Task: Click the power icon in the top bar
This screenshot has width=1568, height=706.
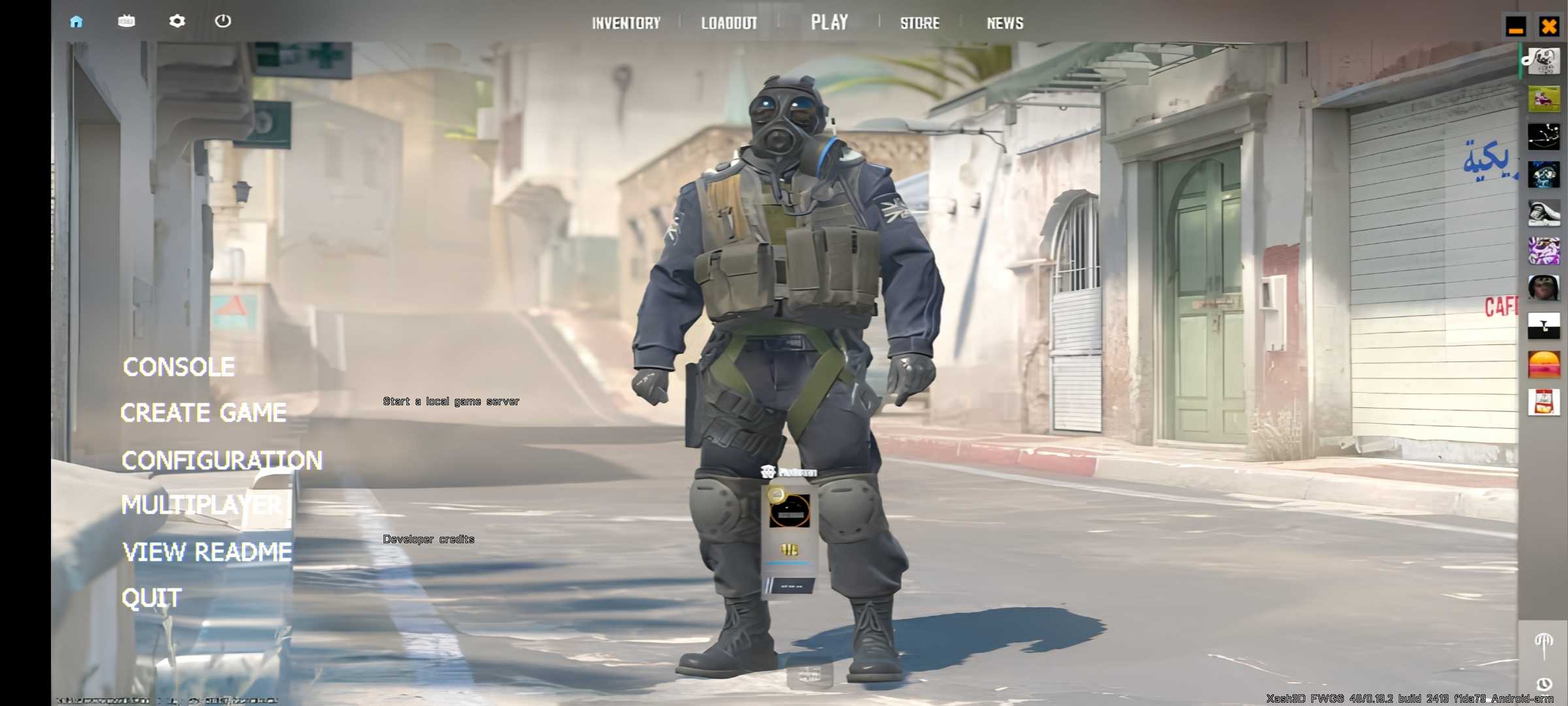Action: tap(223, 22)
